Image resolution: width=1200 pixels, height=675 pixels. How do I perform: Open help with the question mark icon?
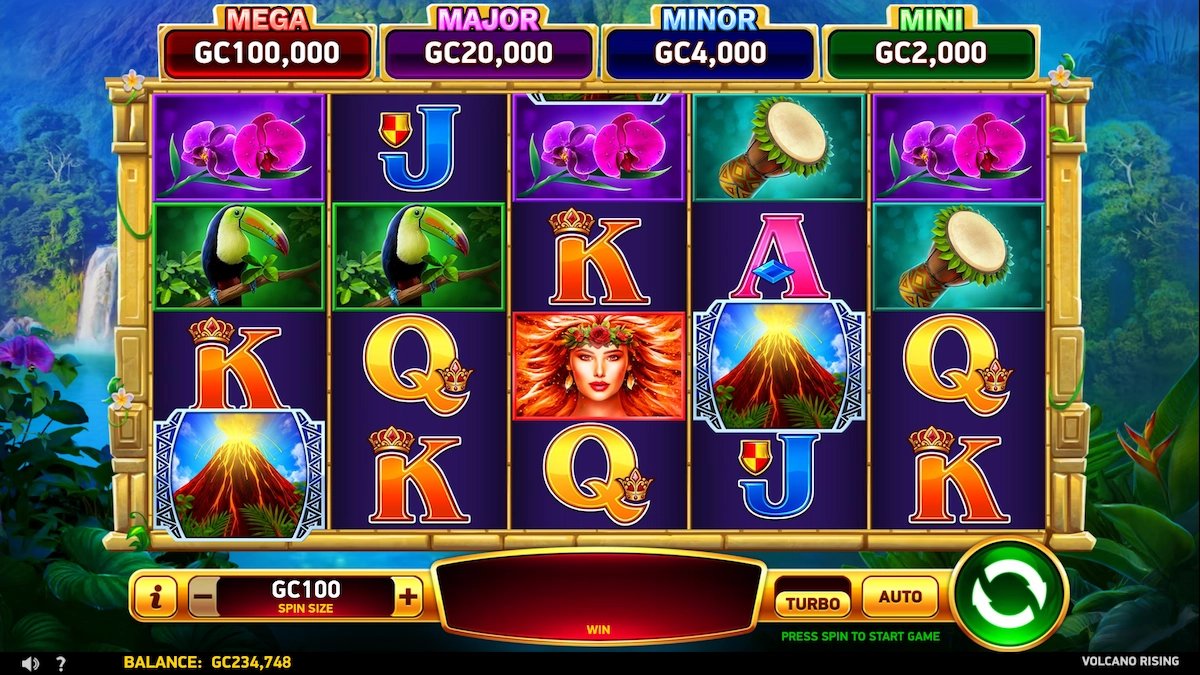[61, 663]
